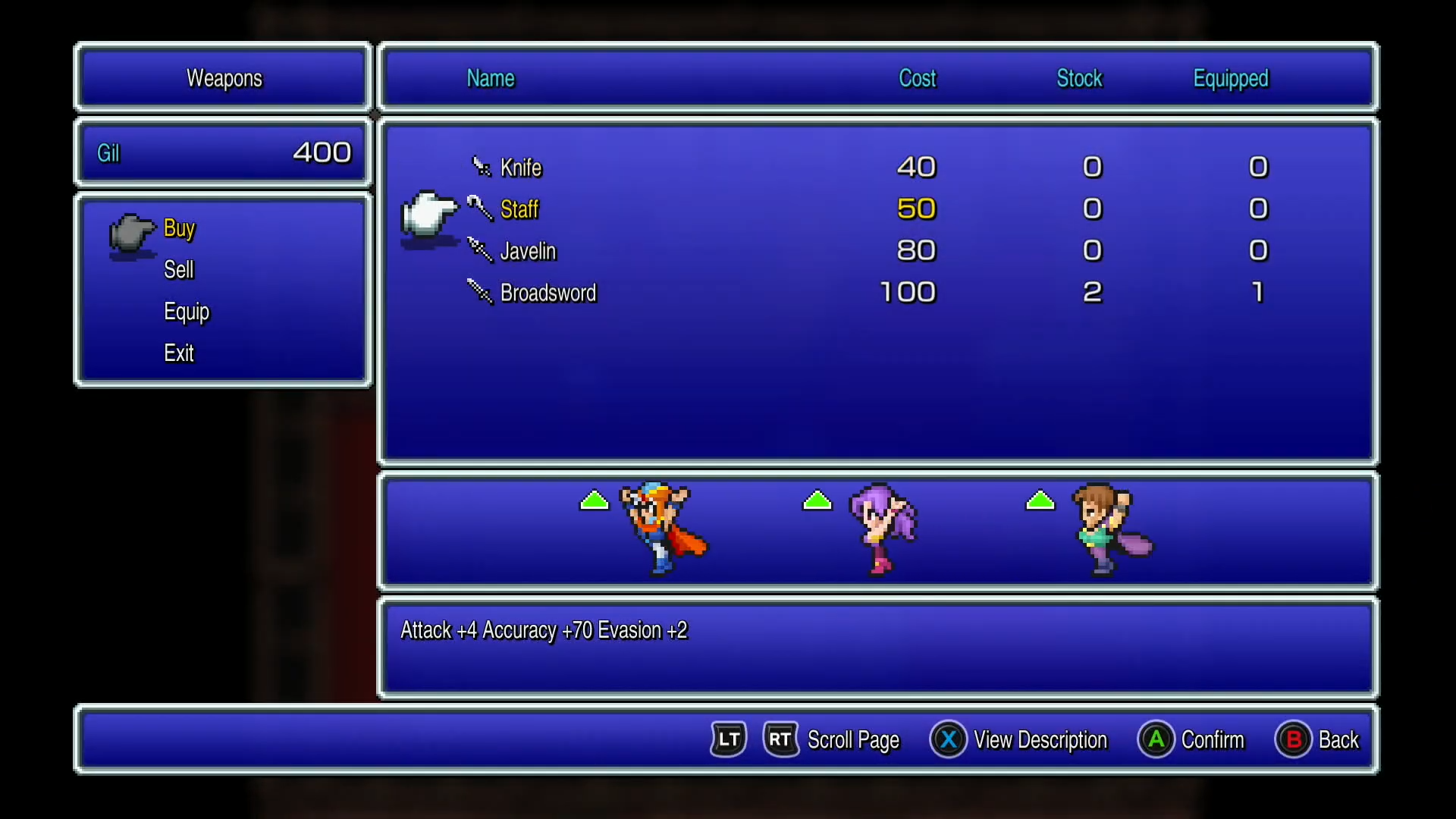Toggle the green arrow above the rightmost sprite

point(1040,500)
